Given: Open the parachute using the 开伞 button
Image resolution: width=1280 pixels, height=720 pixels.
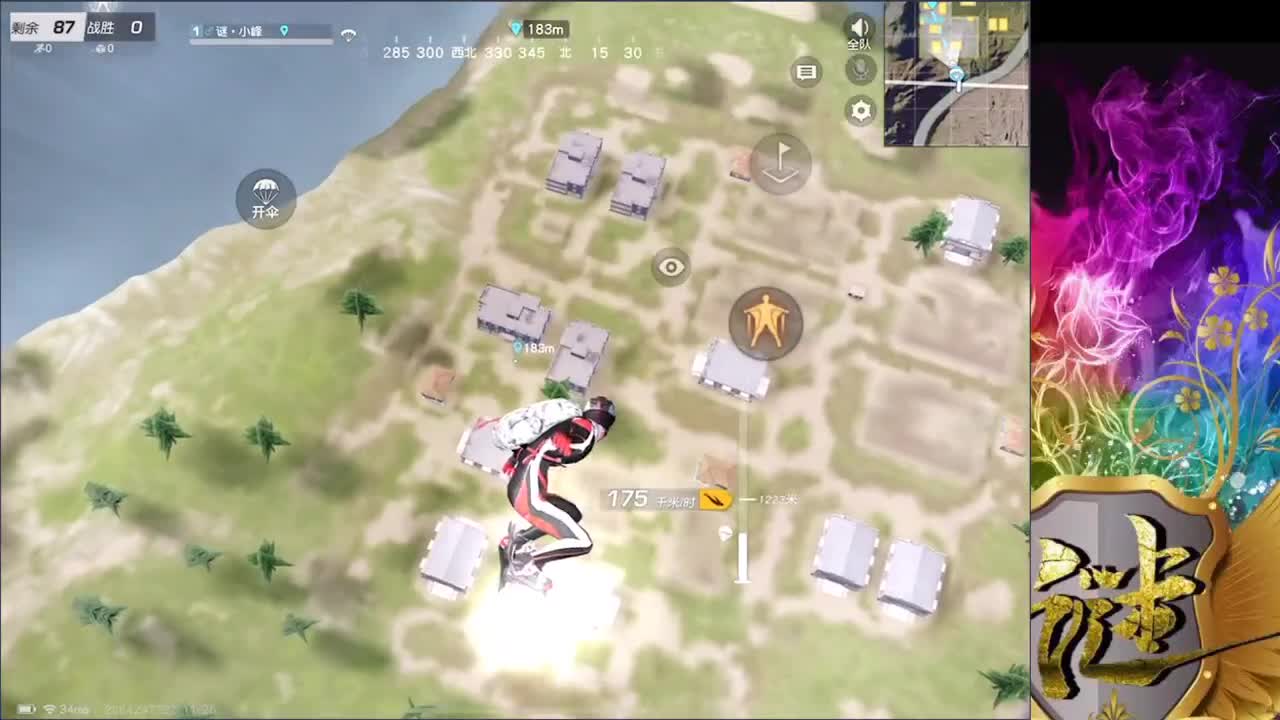Looking at the screenshot, I should click(264, 199).
